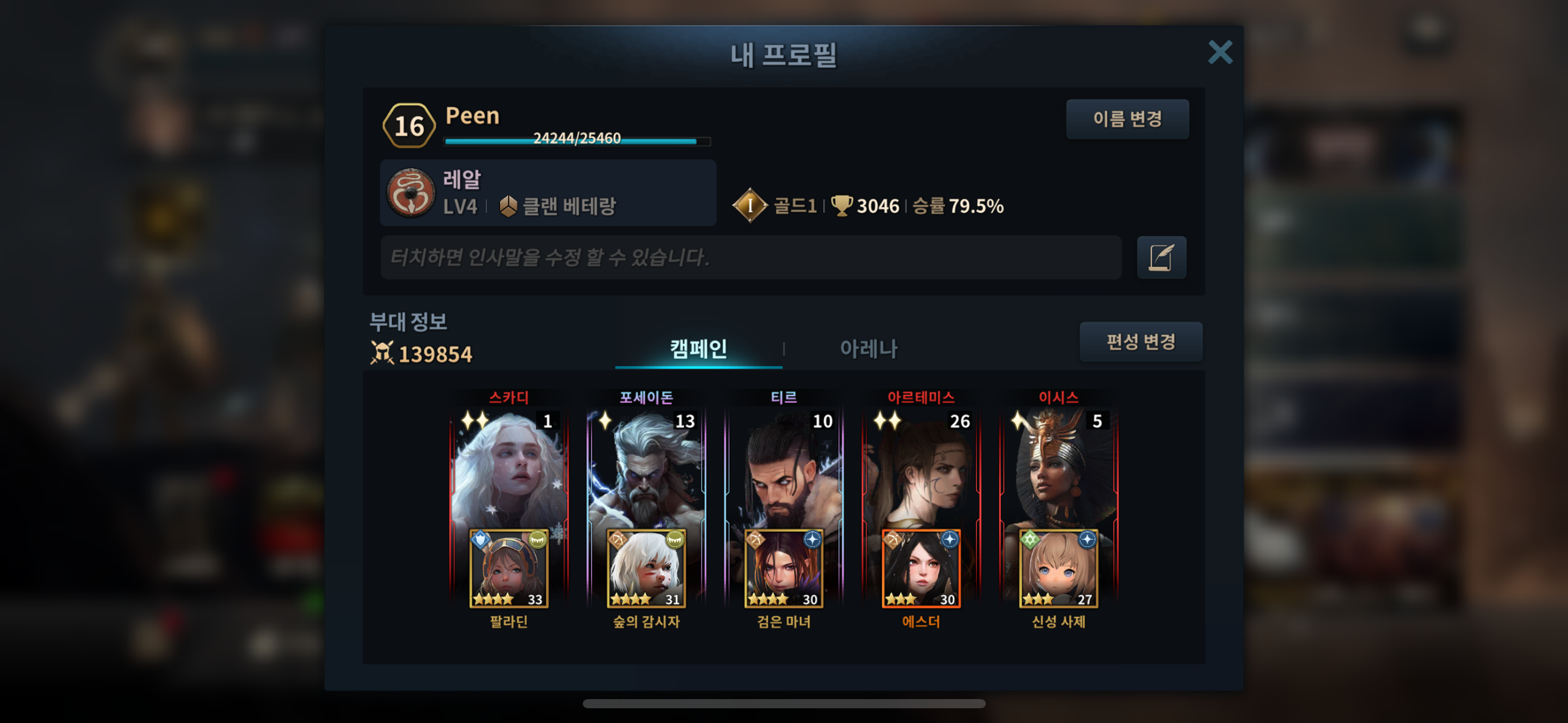1568x723 pixels.
Task: Click the quill edit greeting icon
Action: click(1161, 258)
